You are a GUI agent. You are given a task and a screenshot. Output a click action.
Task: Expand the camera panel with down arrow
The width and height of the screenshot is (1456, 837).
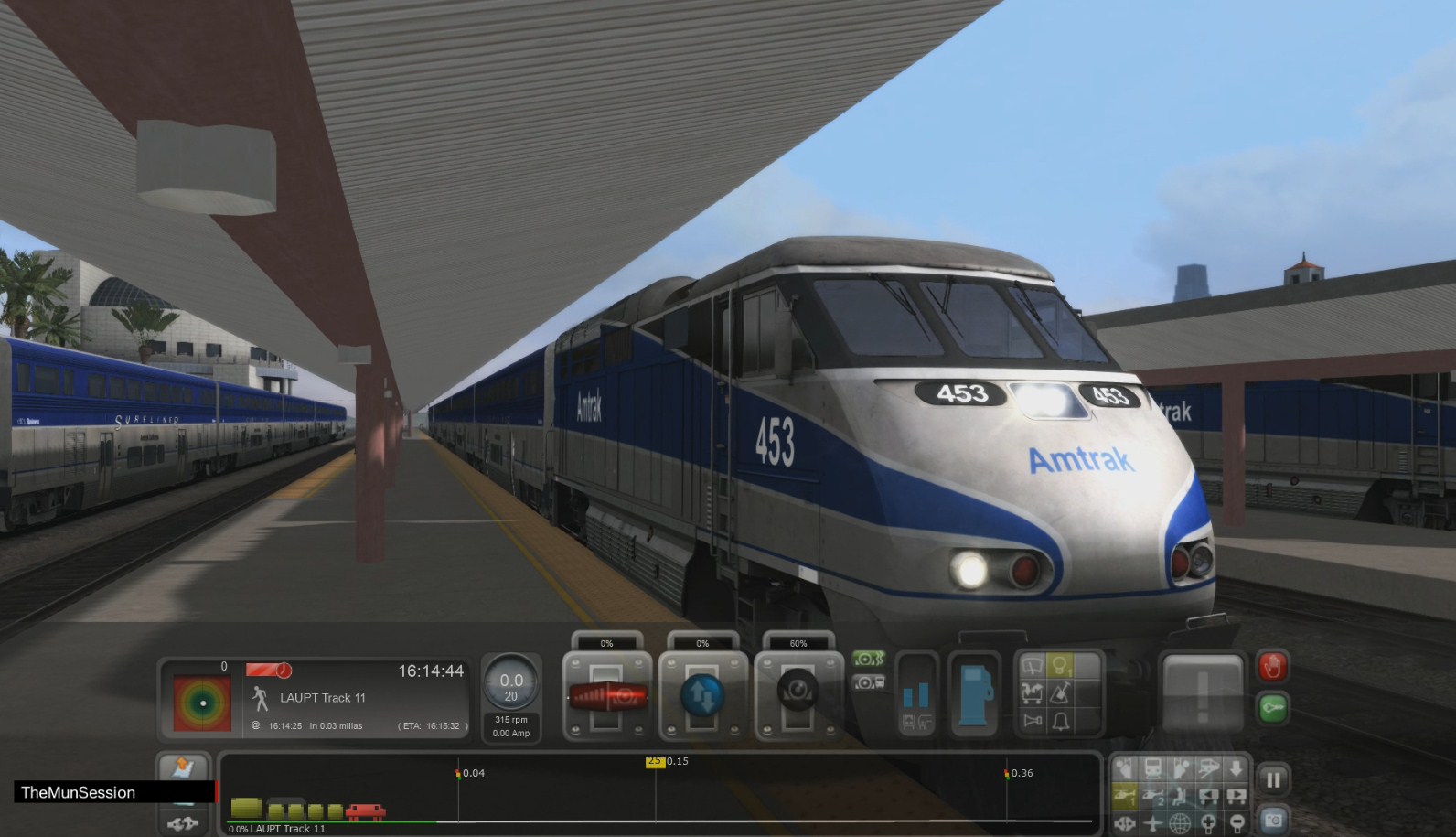pyautogui.click(x=1236, y=768)
